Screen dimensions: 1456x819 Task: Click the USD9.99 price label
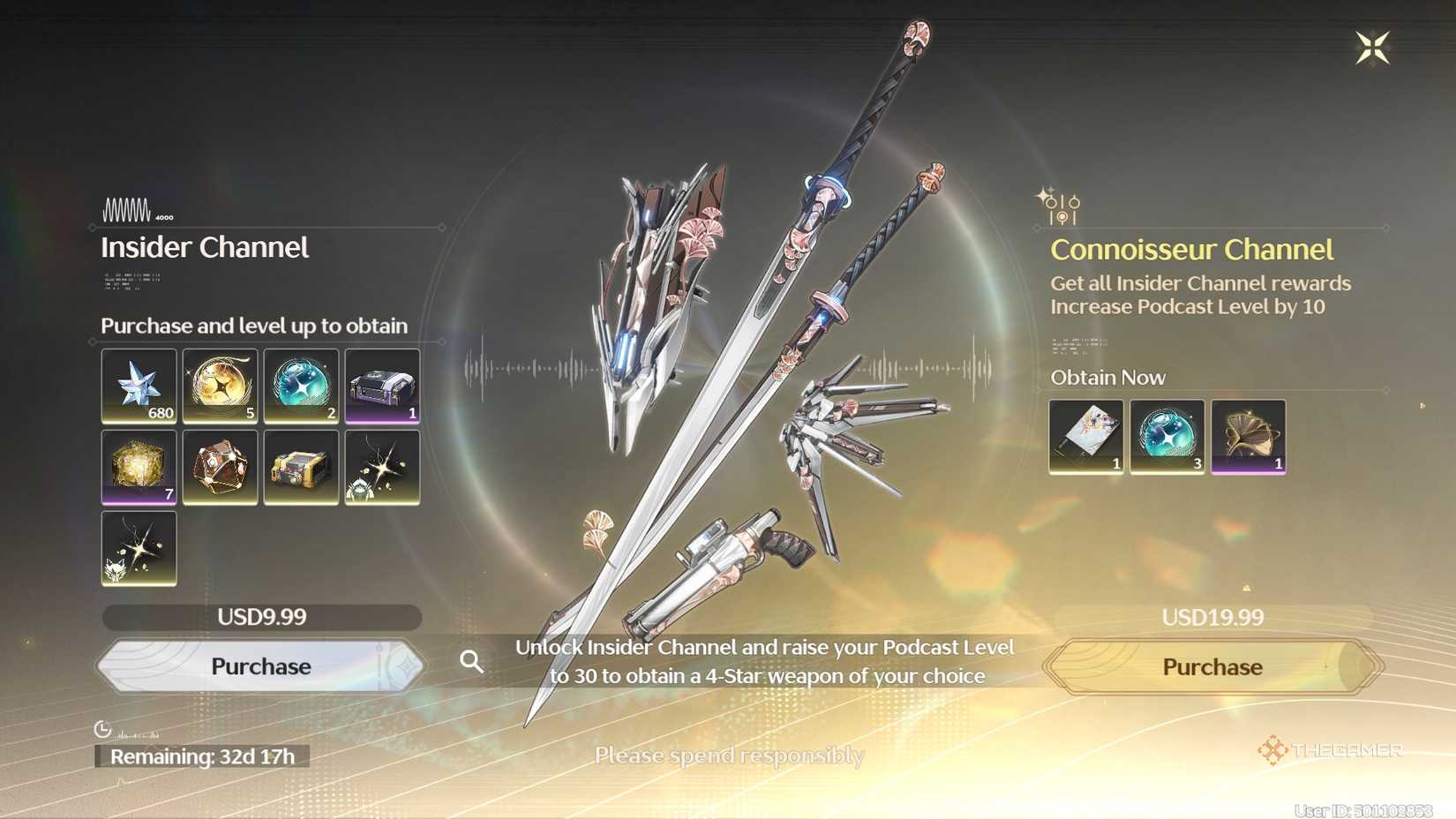coord(260,617)
